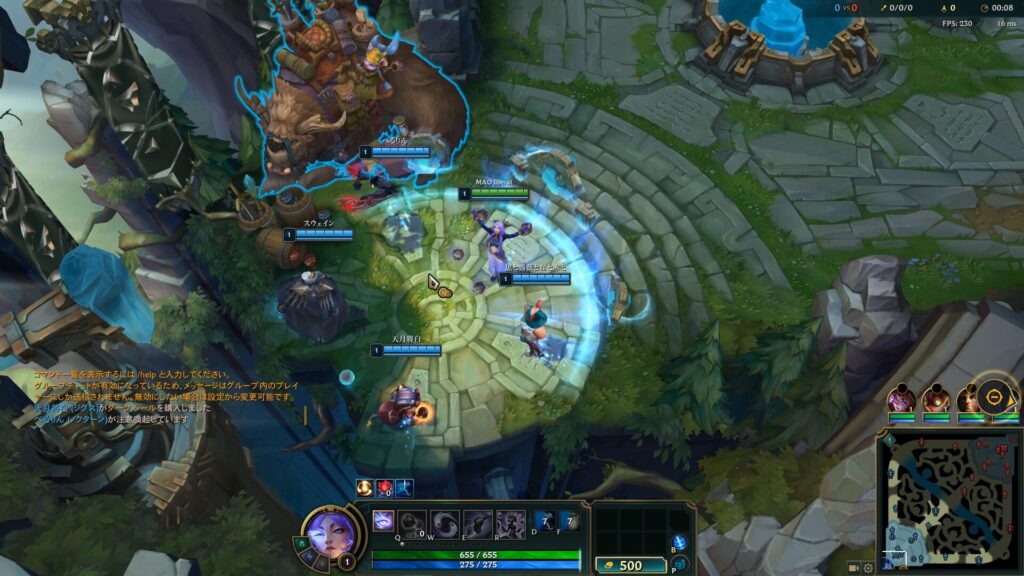The height and width of the screenshot is (576, 1024).
Task: Activate the R ultimate ability icon
Action: point(510,522)
